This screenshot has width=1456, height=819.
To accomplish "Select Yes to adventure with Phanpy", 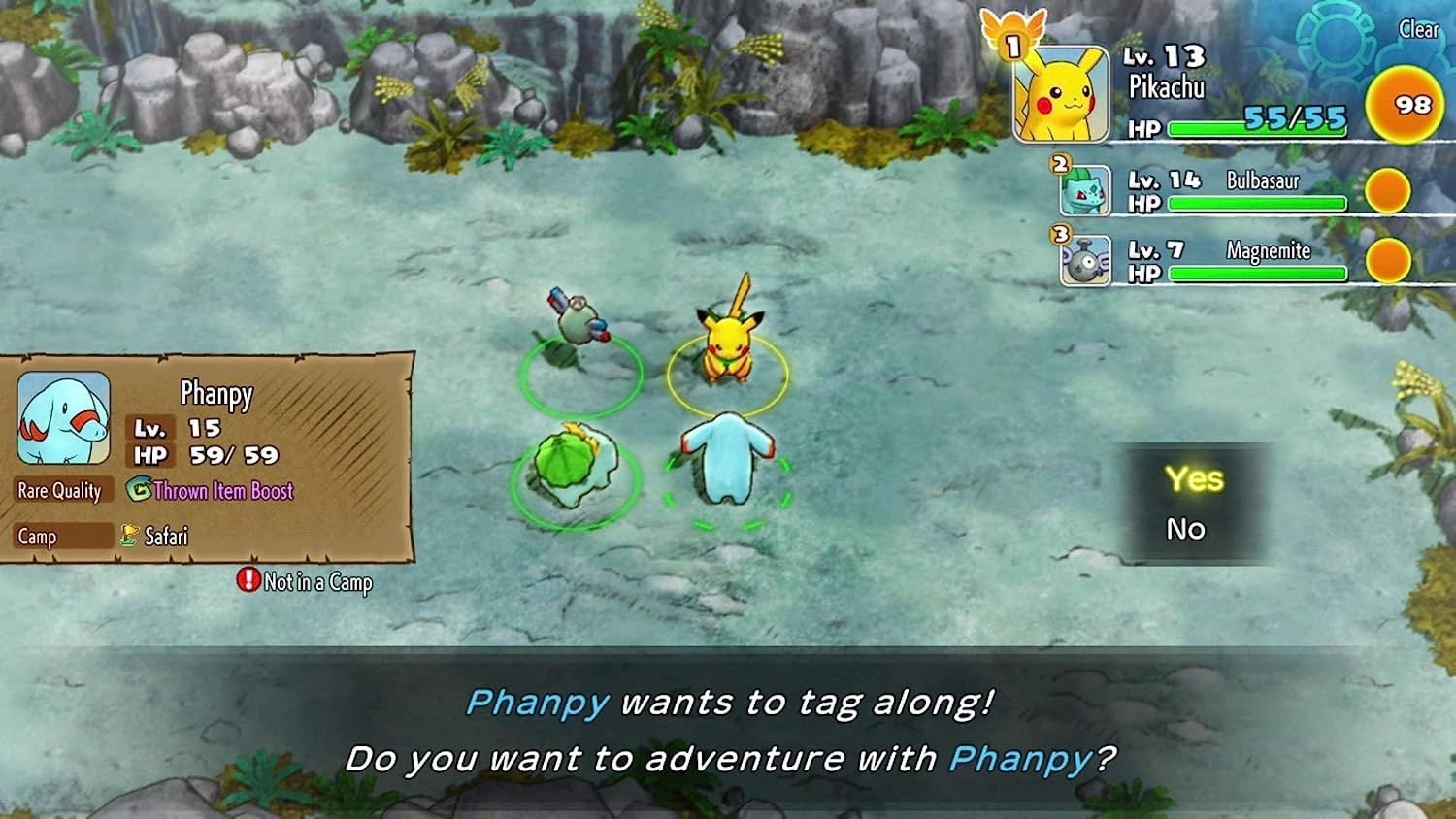I will (1197, 479).
